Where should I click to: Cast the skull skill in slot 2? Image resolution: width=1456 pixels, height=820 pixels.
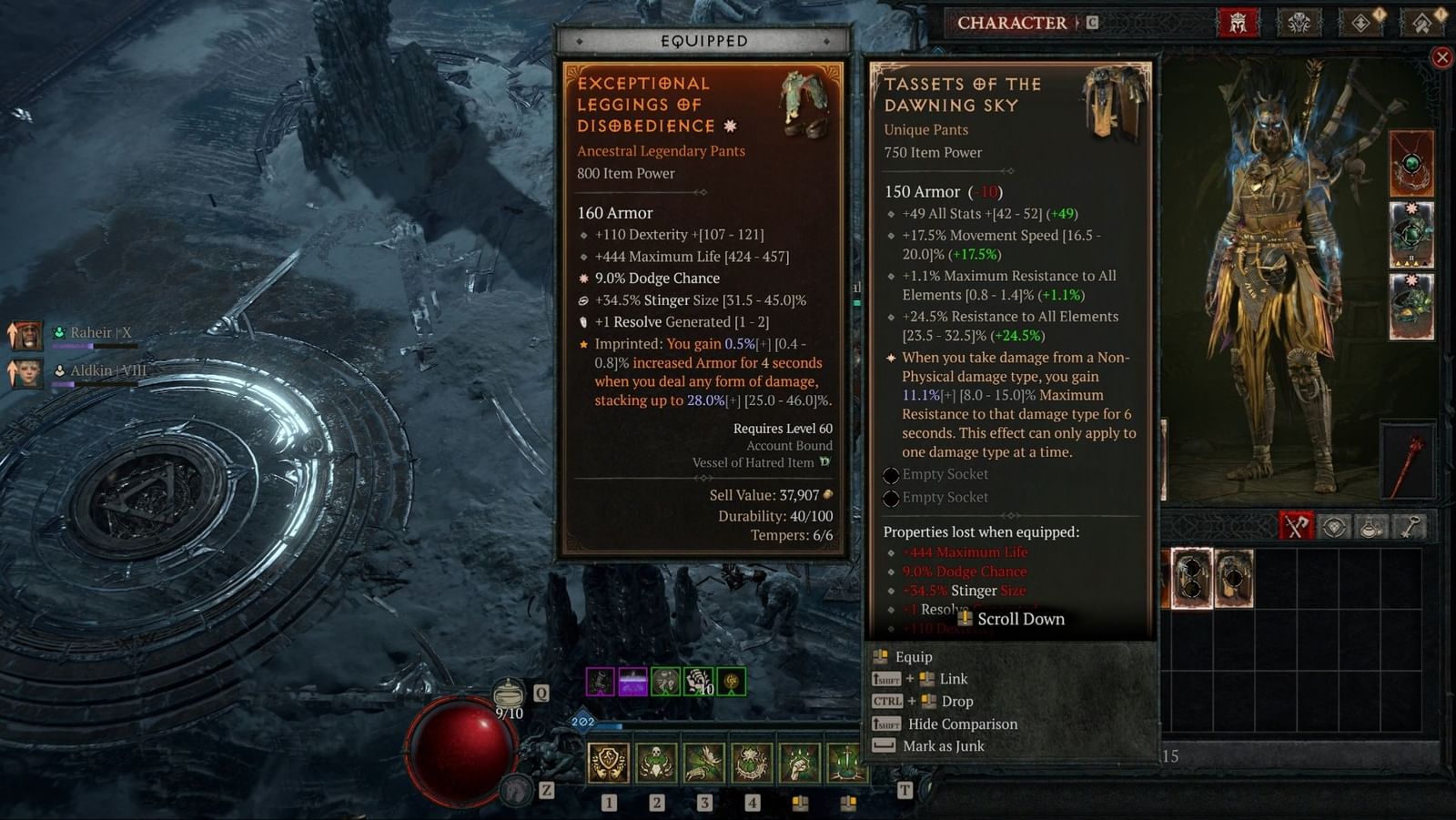coord(658,764)
